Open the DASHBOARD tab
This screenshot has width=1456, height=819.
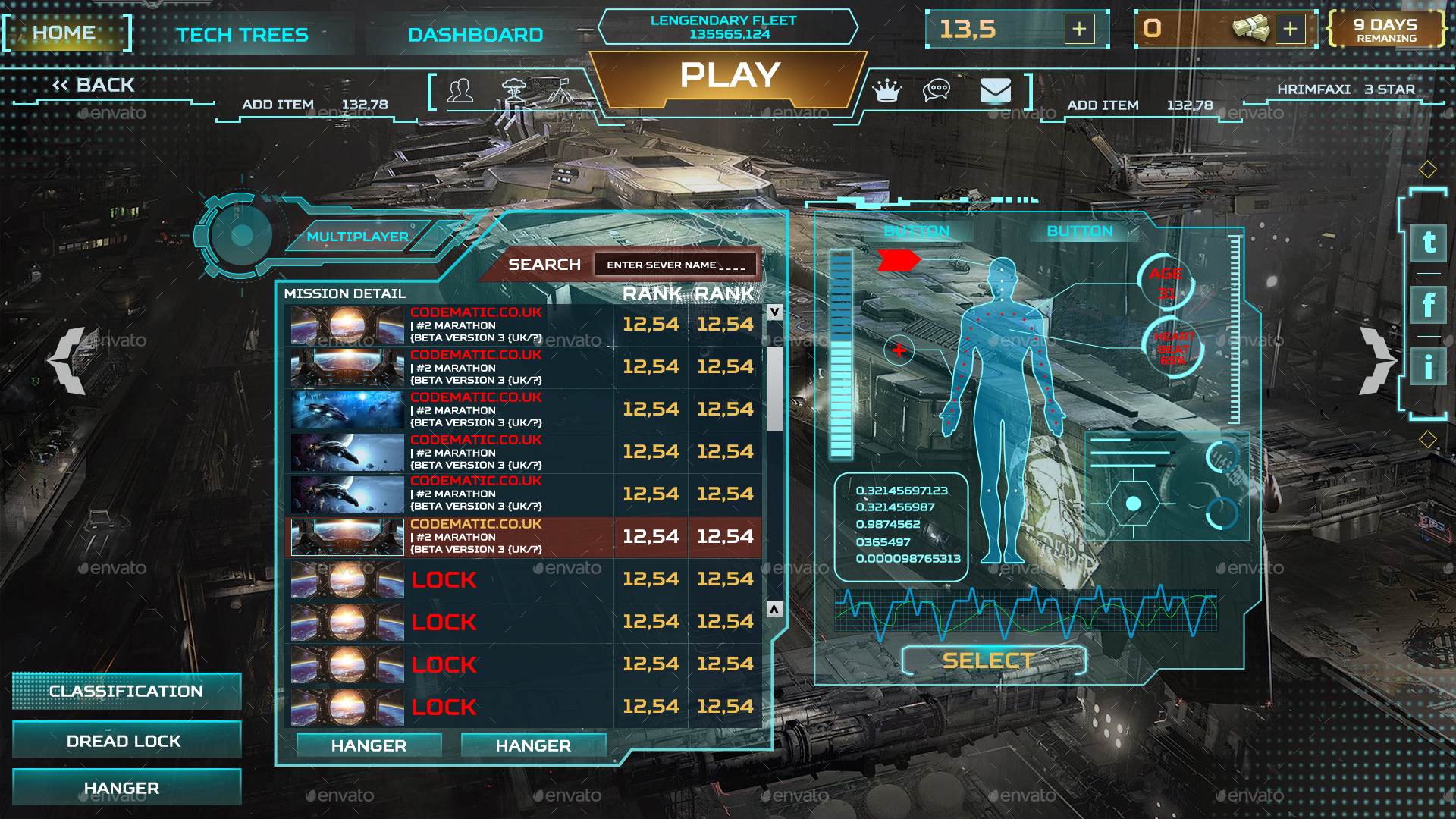(x=474, y=35)
